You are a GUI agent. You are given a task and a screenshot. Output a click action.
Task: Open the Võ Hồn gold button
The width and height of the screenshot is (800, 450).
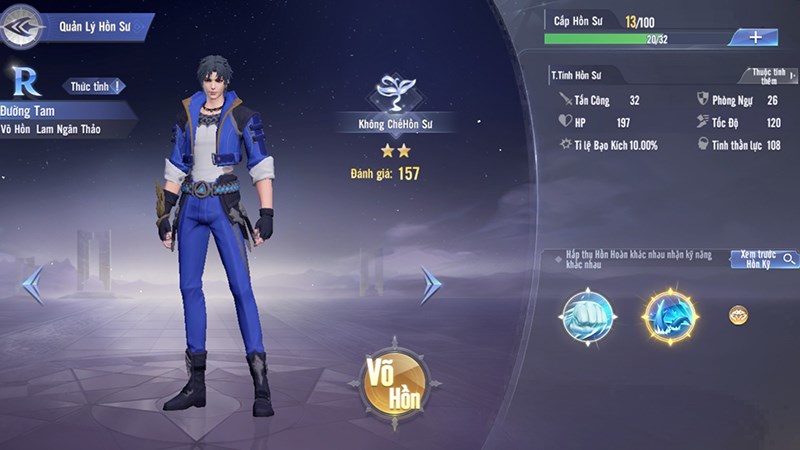point(396,381)
